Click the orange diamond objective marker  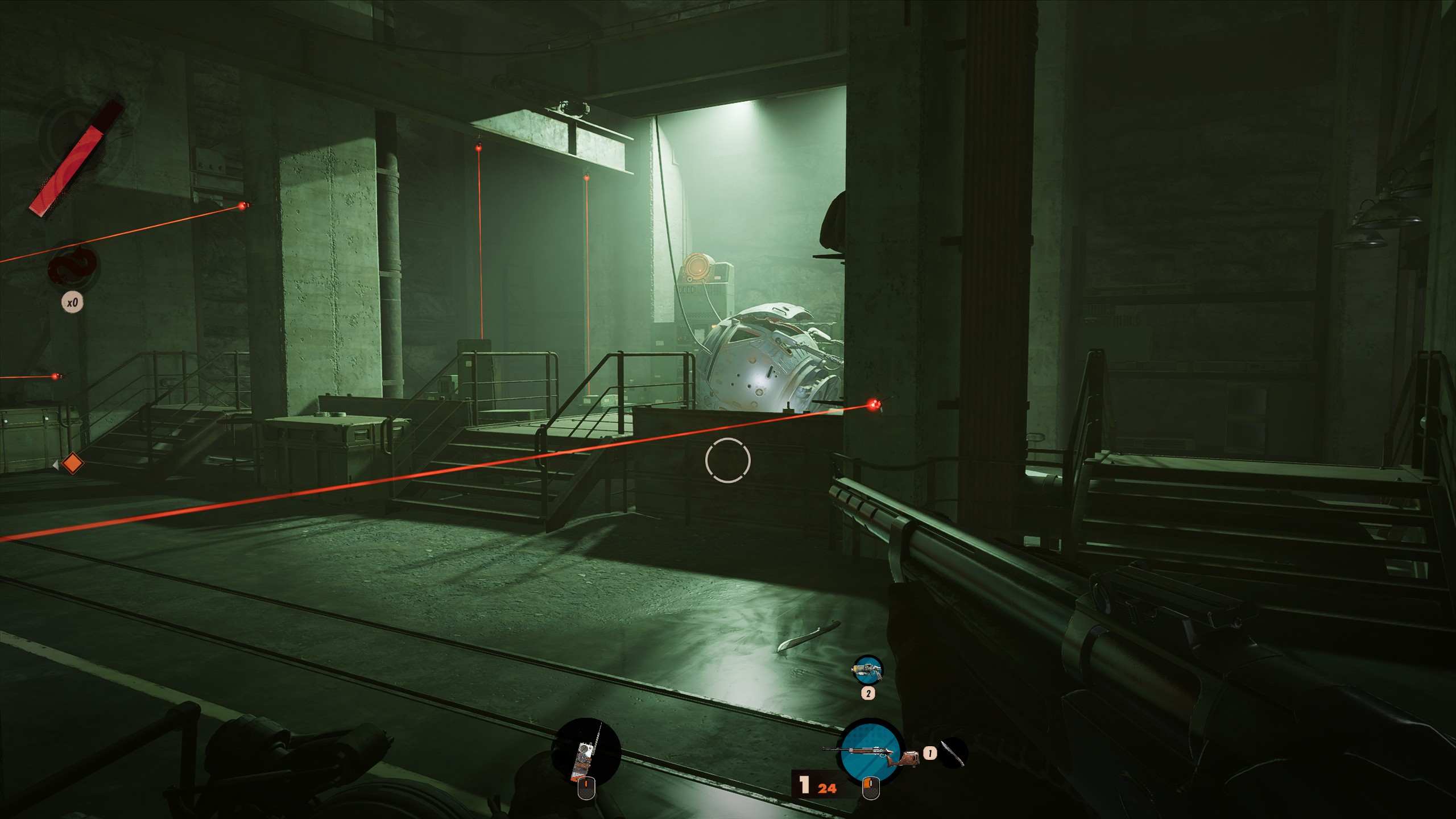coord(72,464)
